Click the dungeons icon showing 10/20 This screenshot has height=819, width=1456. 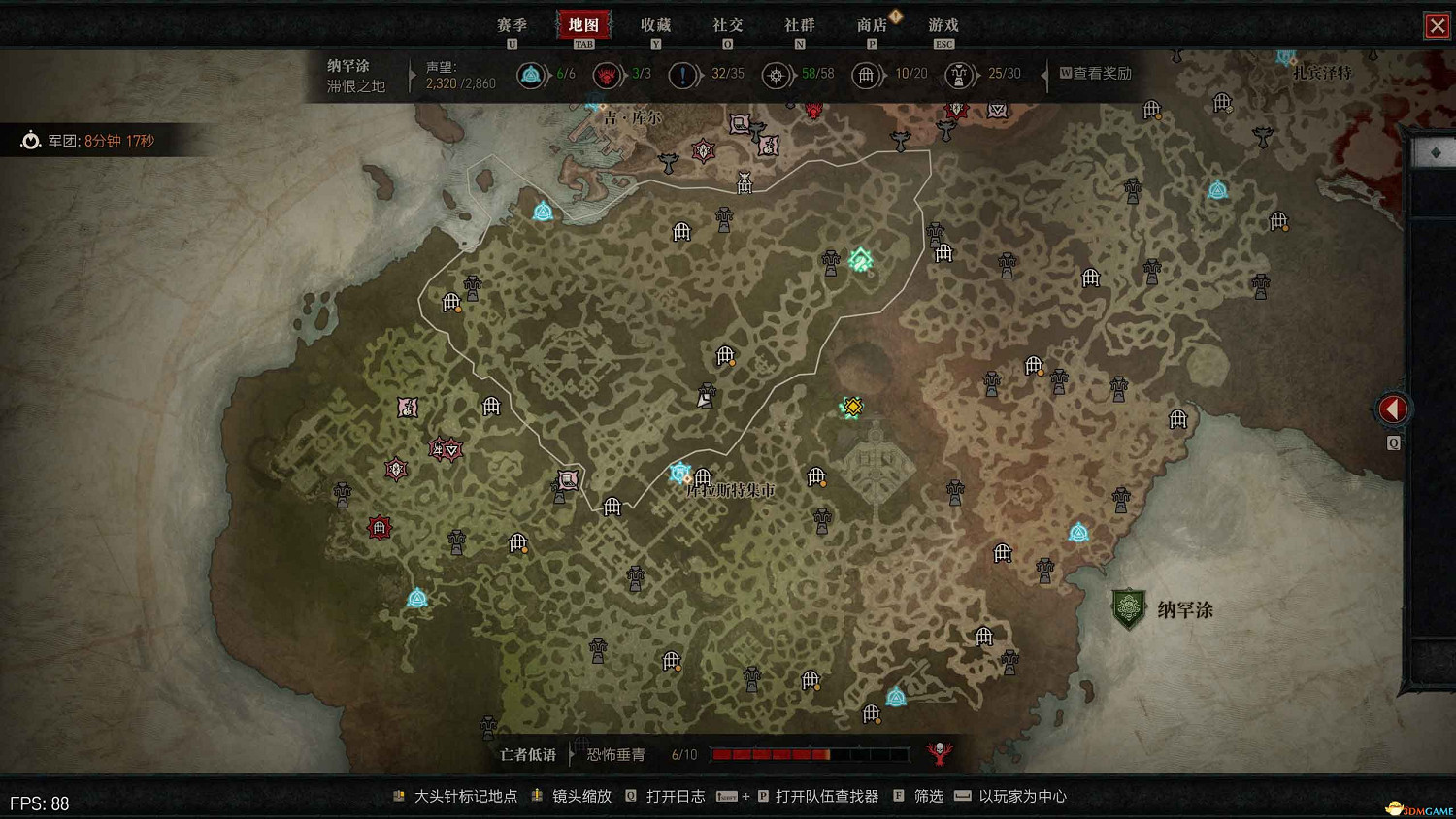[x=867, y=74]
